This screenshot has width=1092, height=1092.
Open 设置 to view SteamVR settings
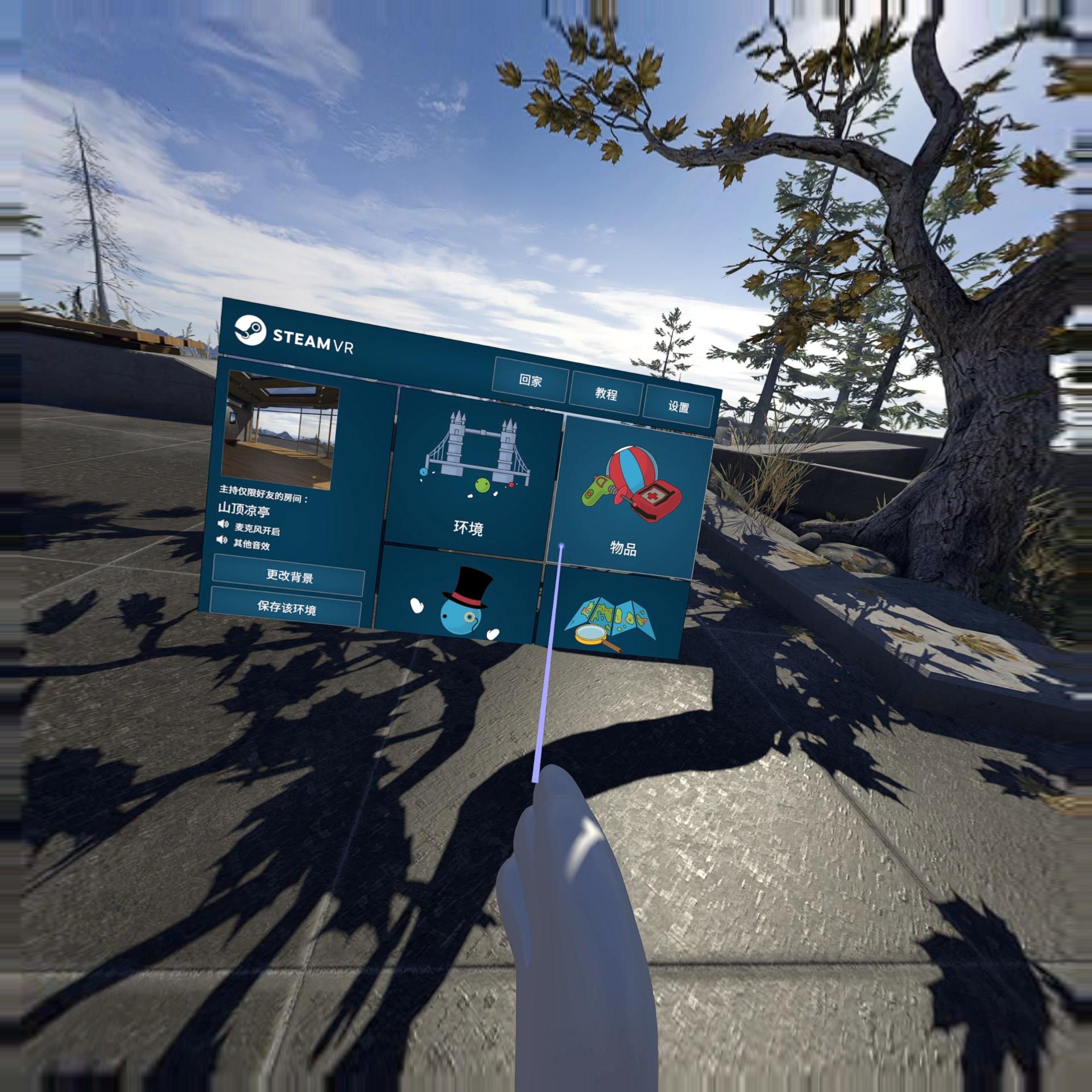coord(680,407)
